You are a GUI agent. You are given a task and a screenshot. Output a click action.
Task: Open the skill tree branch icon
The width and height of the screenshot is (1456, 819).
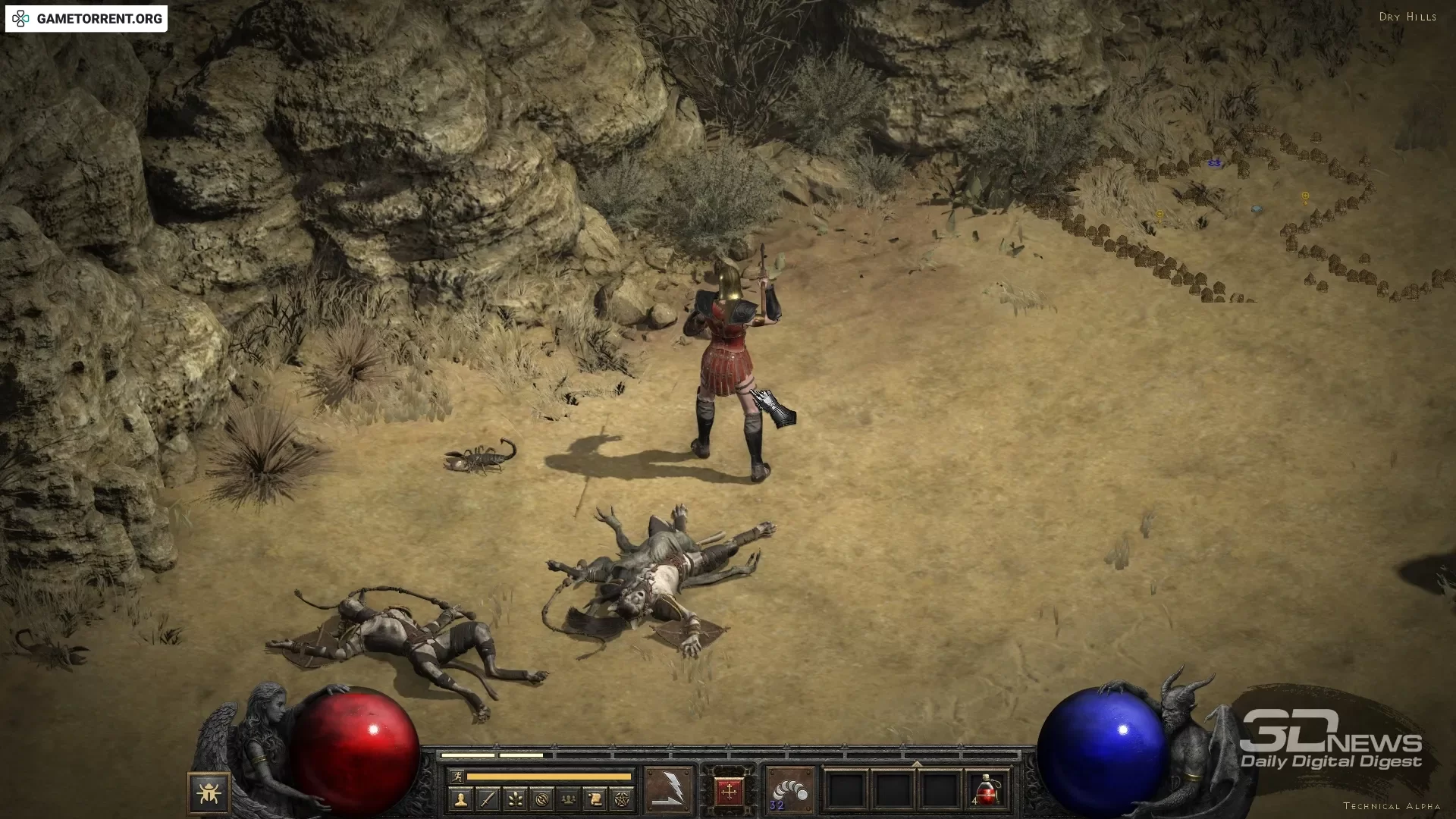515,799
